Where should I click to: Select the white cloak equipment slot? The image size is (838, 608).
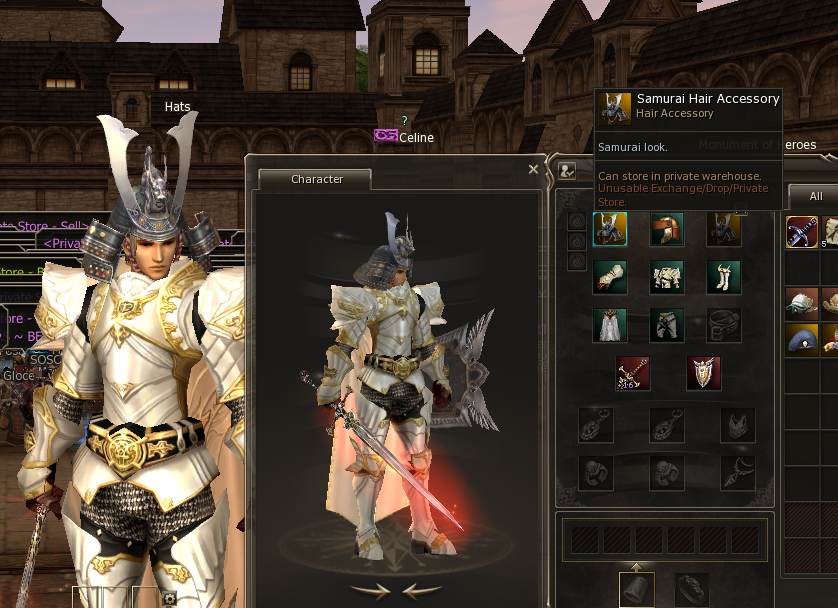pos(610,324)
